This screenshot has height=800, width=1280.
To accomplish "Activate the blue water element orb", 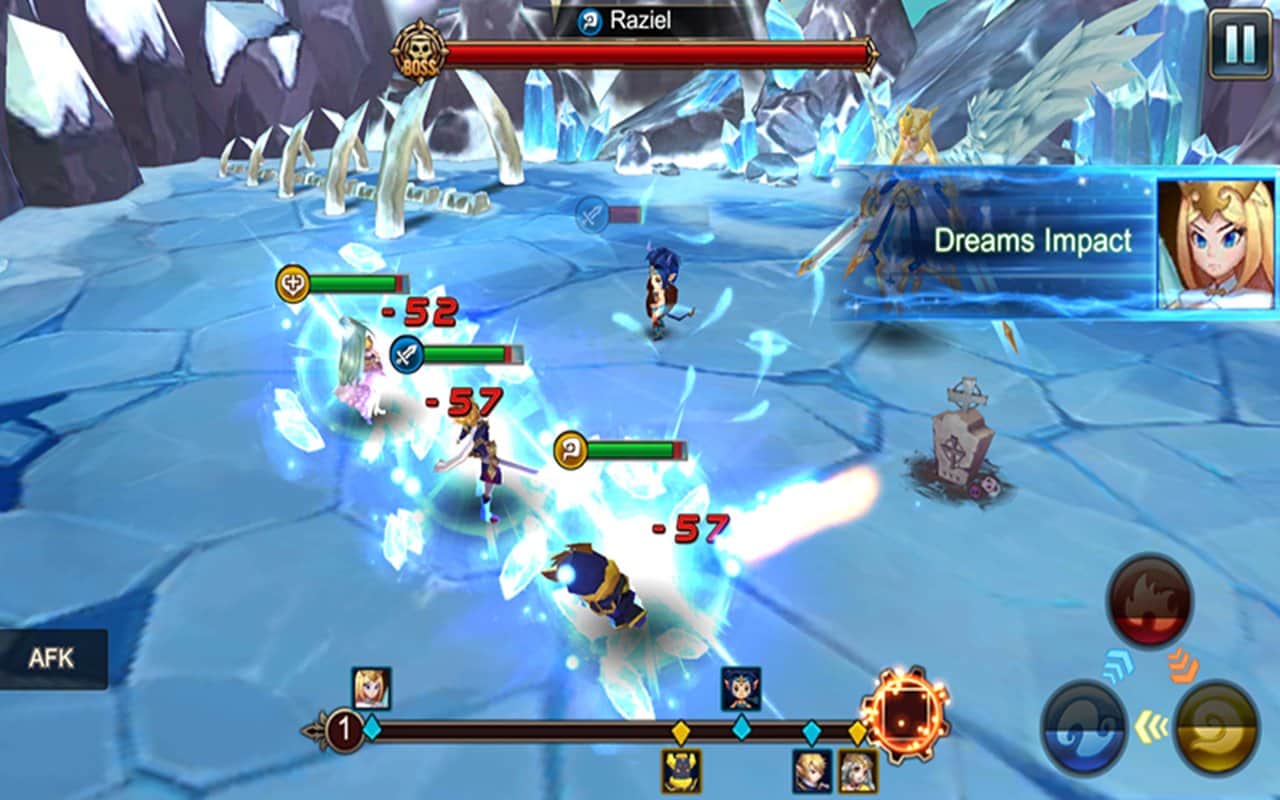I will [x=1085, y=727].
